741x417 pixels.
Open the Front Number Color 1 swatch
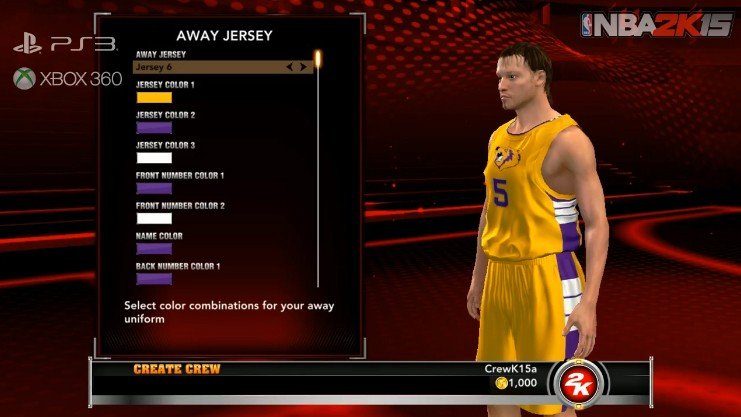154,188
